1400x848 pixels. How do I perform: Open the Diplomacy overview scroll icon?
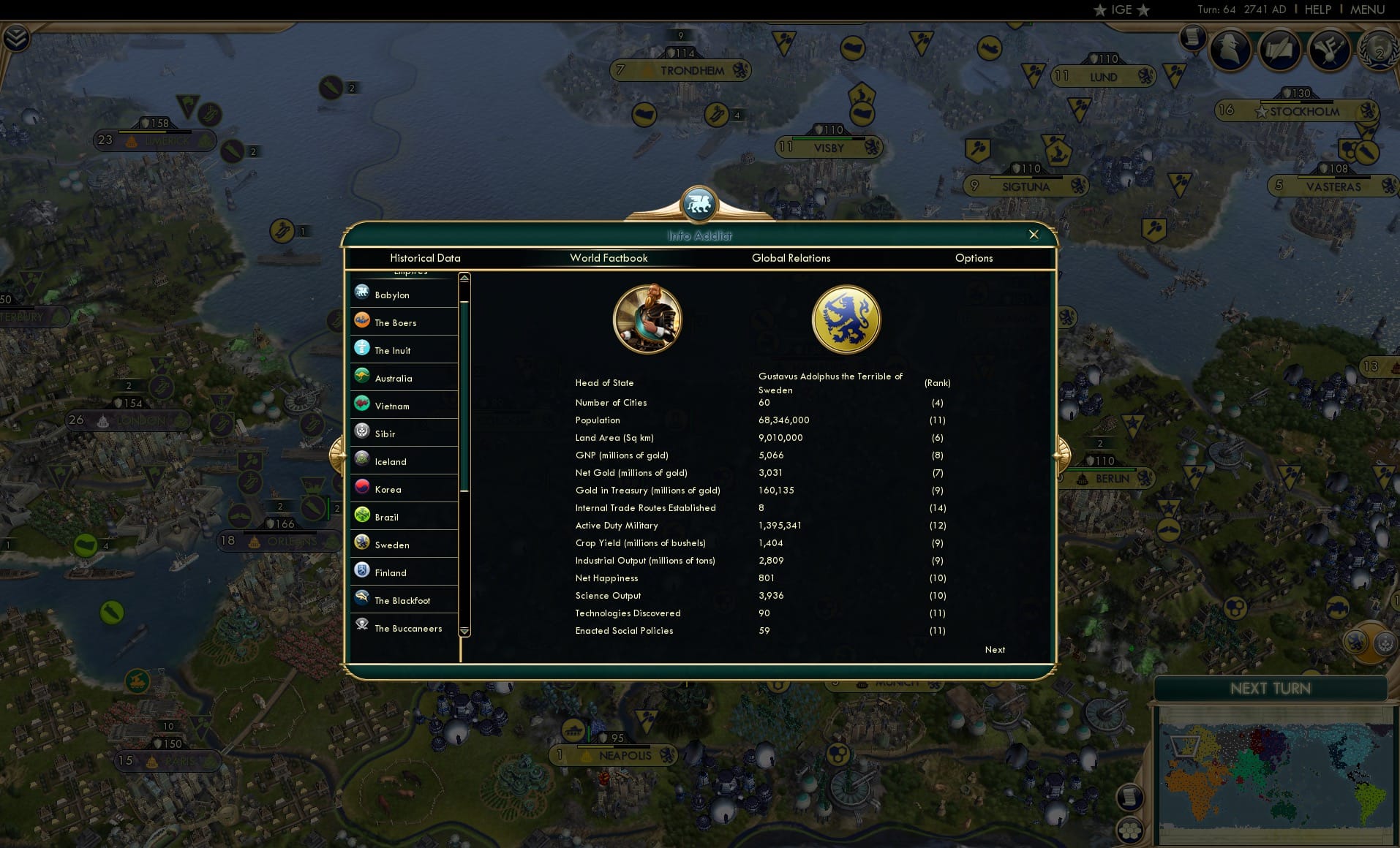click(x=1280, y=50)
